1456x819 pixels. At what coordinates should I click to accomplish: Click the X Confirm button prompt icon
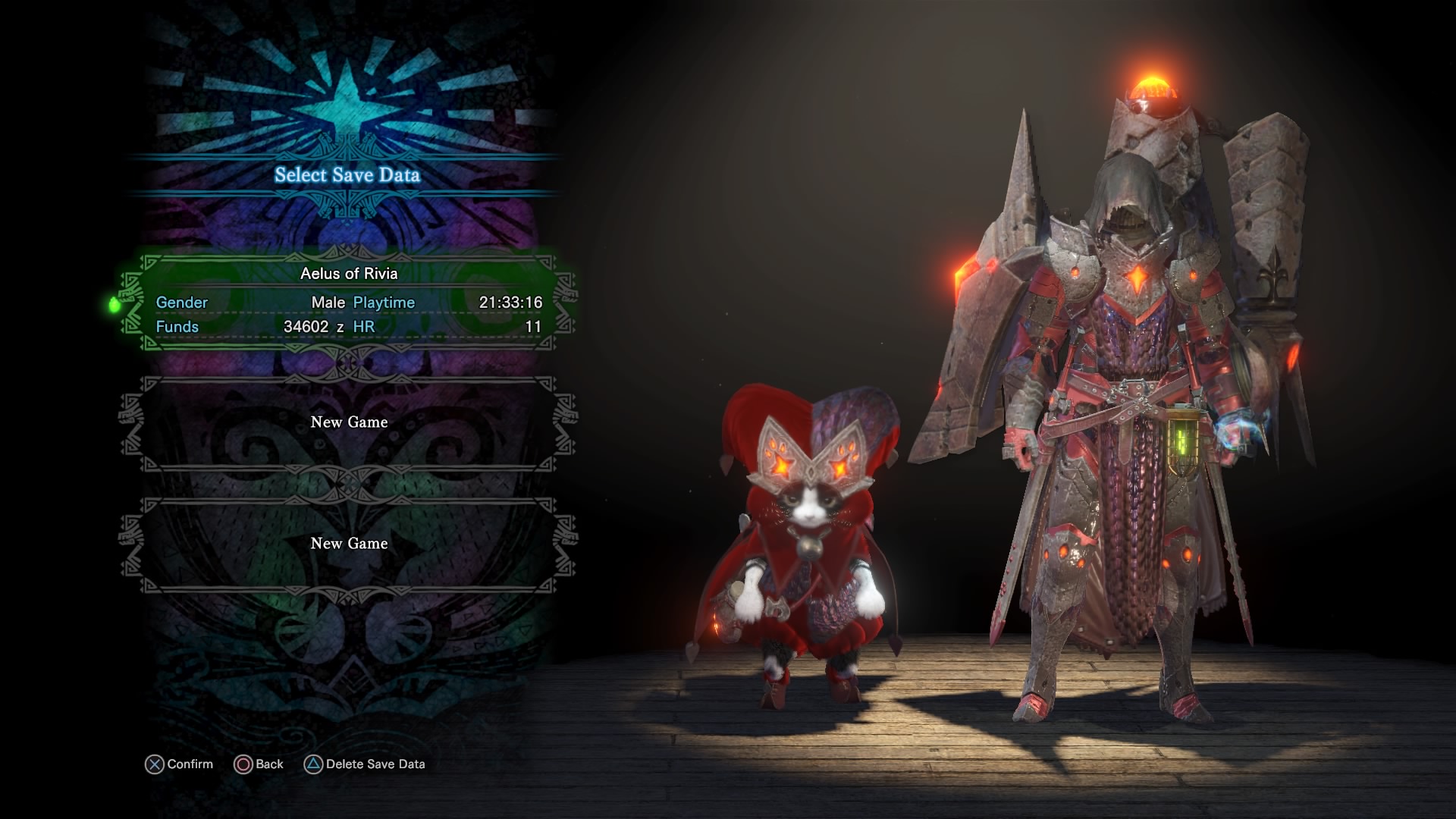(155, 764)
